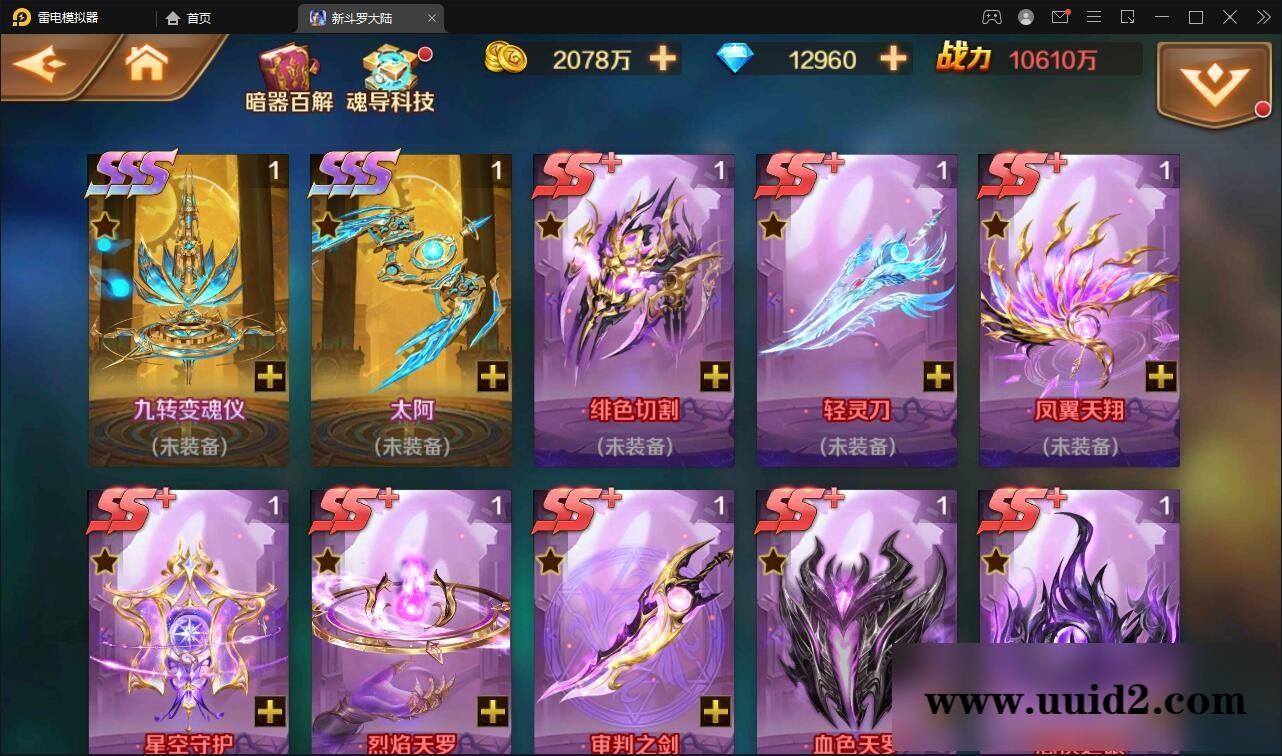Toggle the star on 九转变魂仪 card

[x=103, y=224]
